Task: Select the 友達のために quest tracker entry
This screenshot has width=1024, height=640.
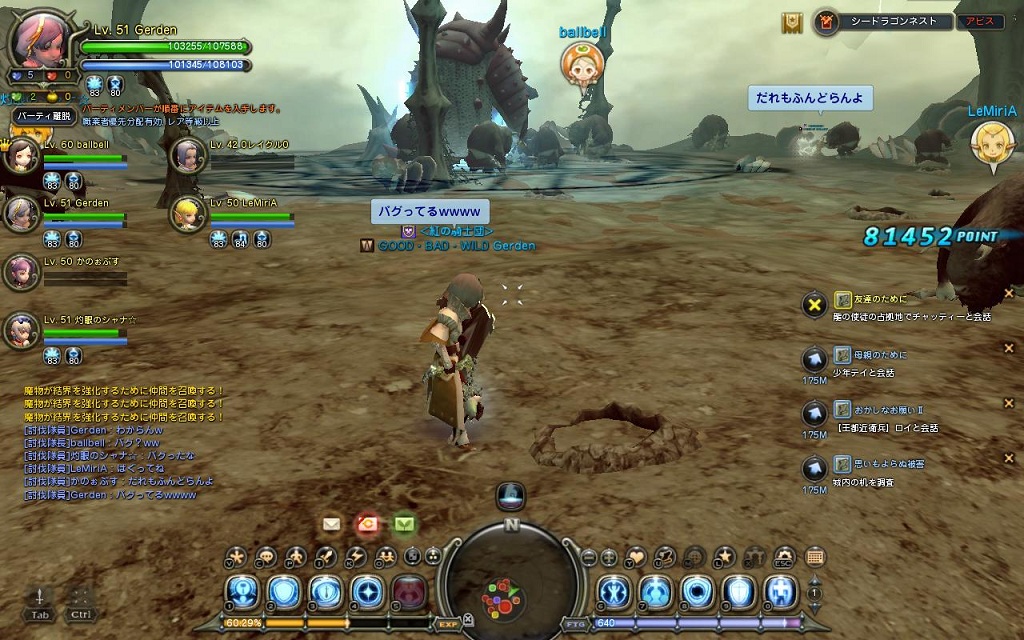Action: [x=868, y=299]
